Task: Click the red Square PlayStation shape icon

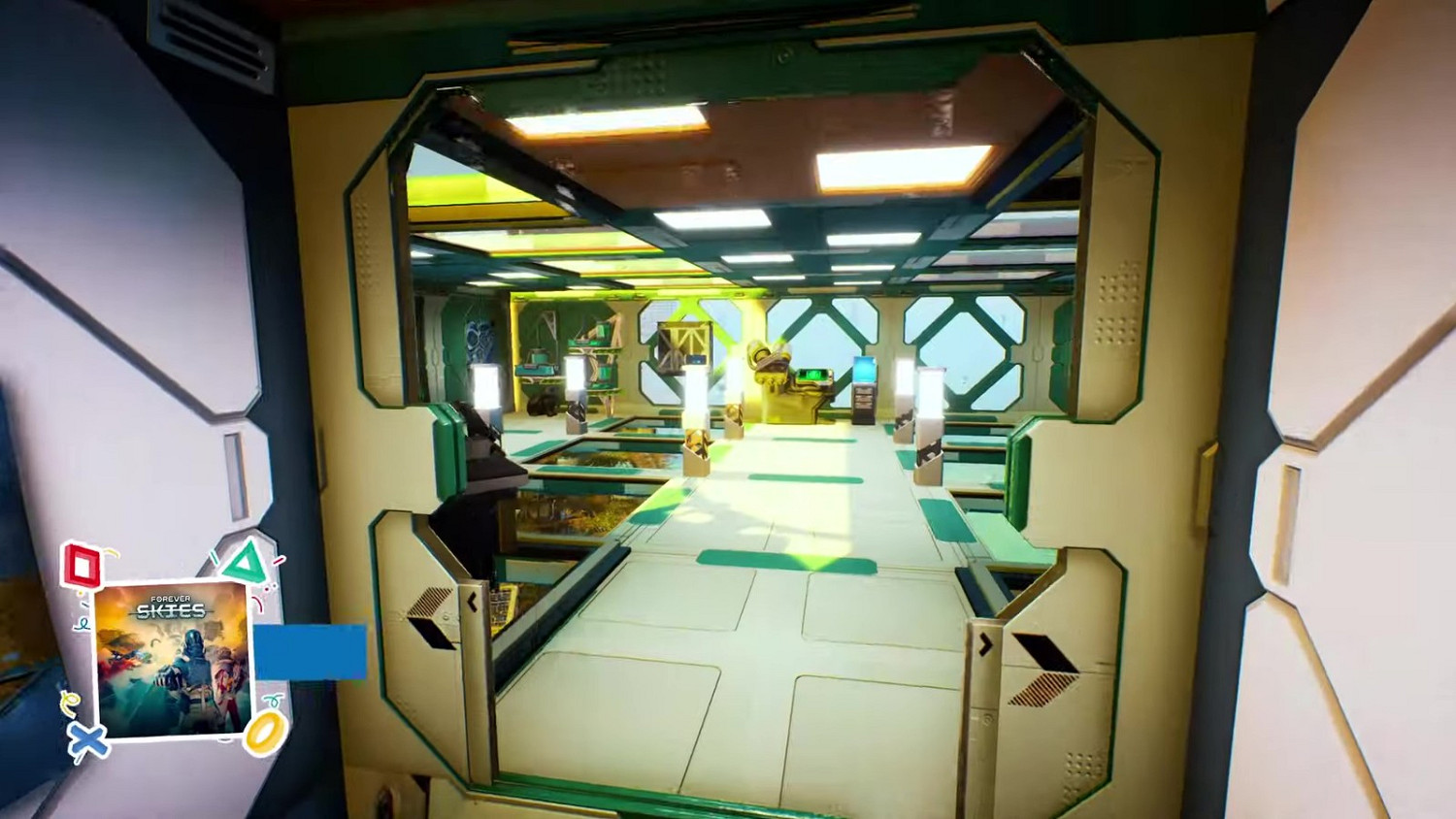Action: tap(82, 564)
